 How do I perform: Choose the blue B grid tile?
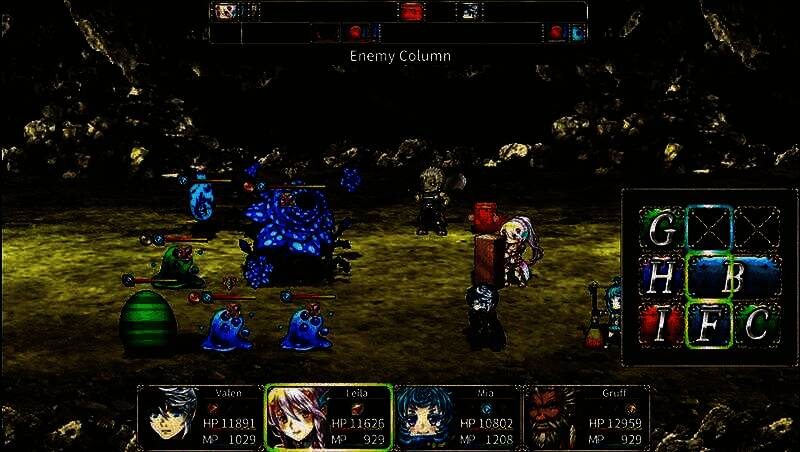[732, 278]
